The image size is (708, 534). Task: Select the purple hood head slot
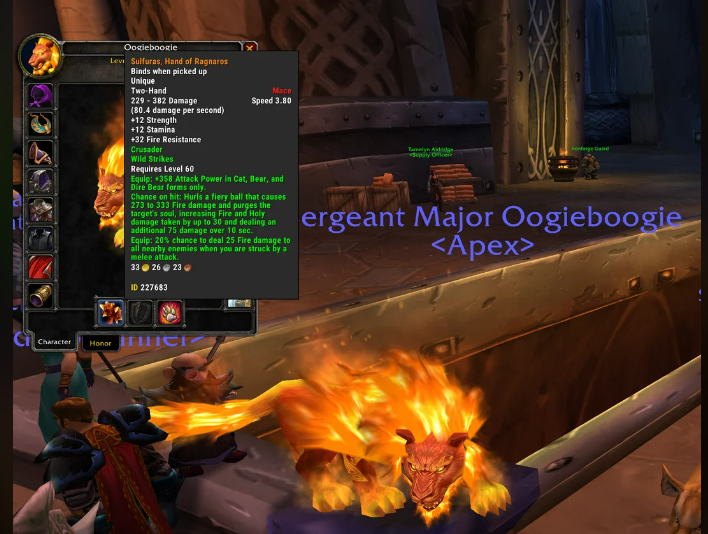41,96
